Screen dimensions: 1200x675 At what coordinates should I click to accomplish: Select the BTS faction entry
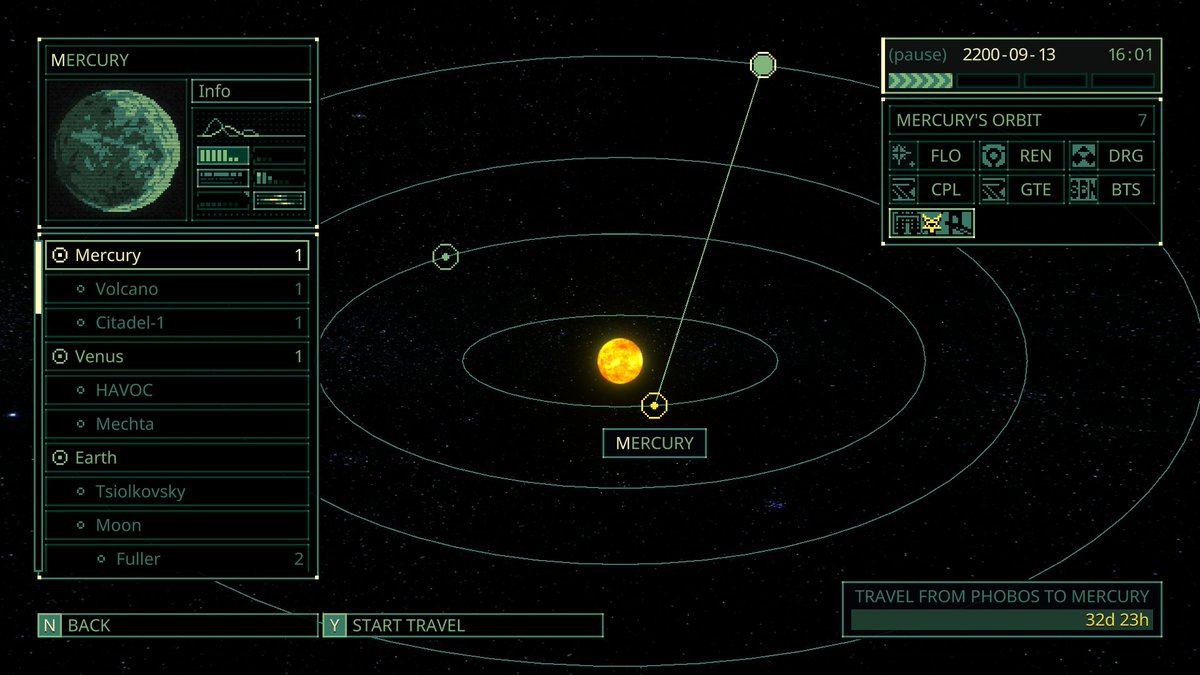point(1111,190)
